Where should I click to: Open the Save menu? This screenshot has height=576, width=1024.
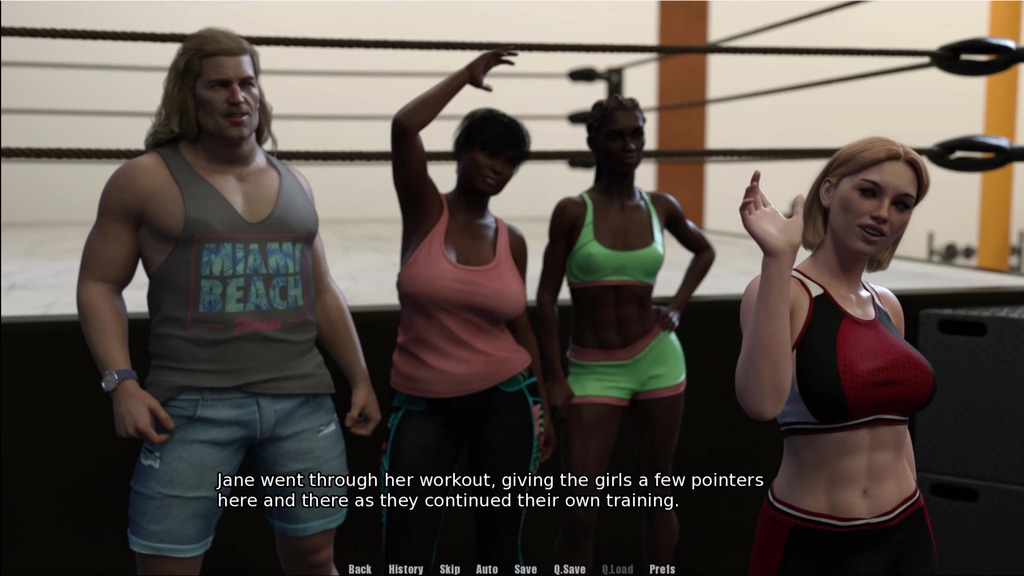coord(526,569)
